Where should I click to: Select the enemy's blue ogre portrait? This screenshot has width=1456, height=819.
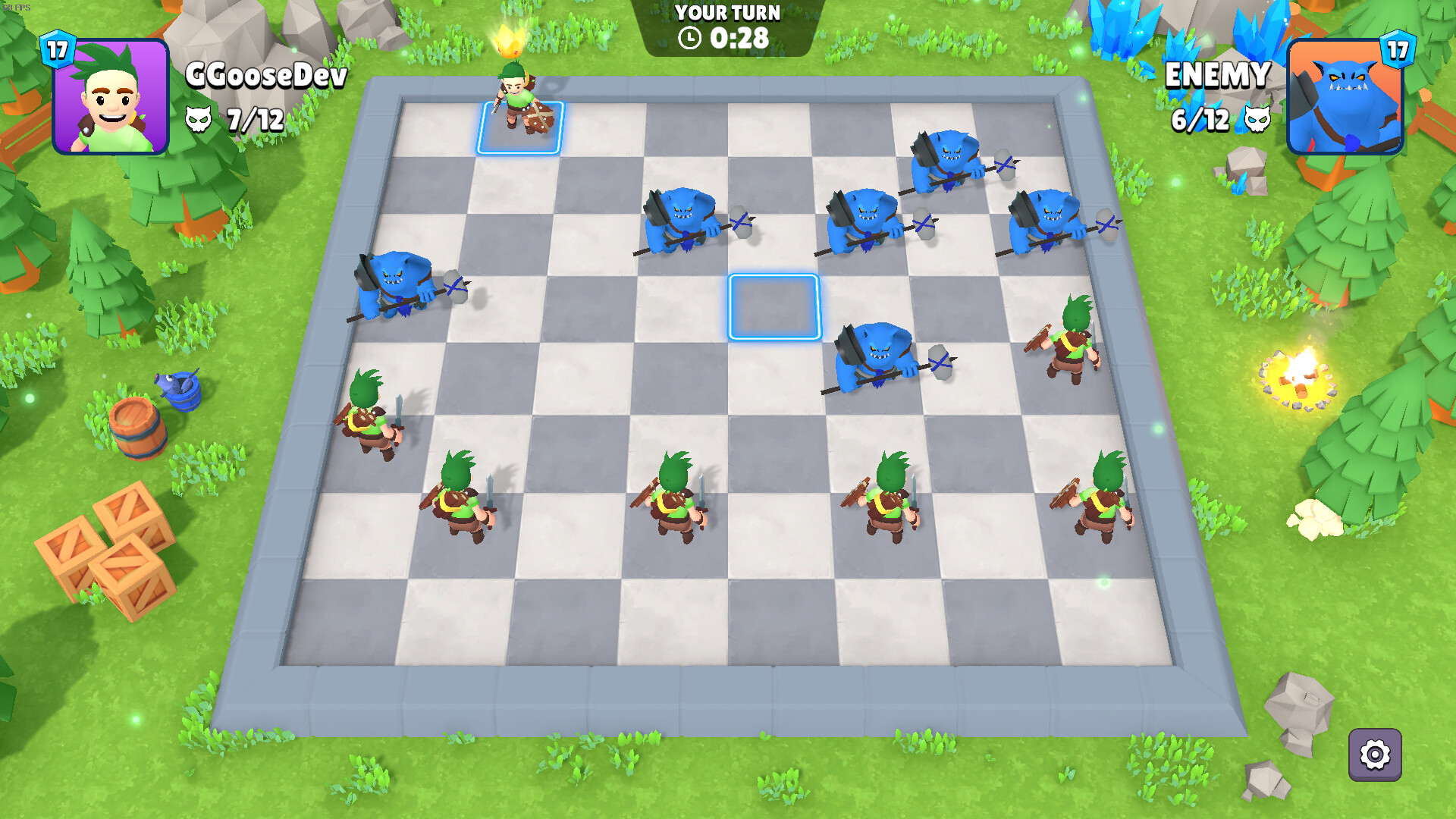click(x=1345, y=99)
